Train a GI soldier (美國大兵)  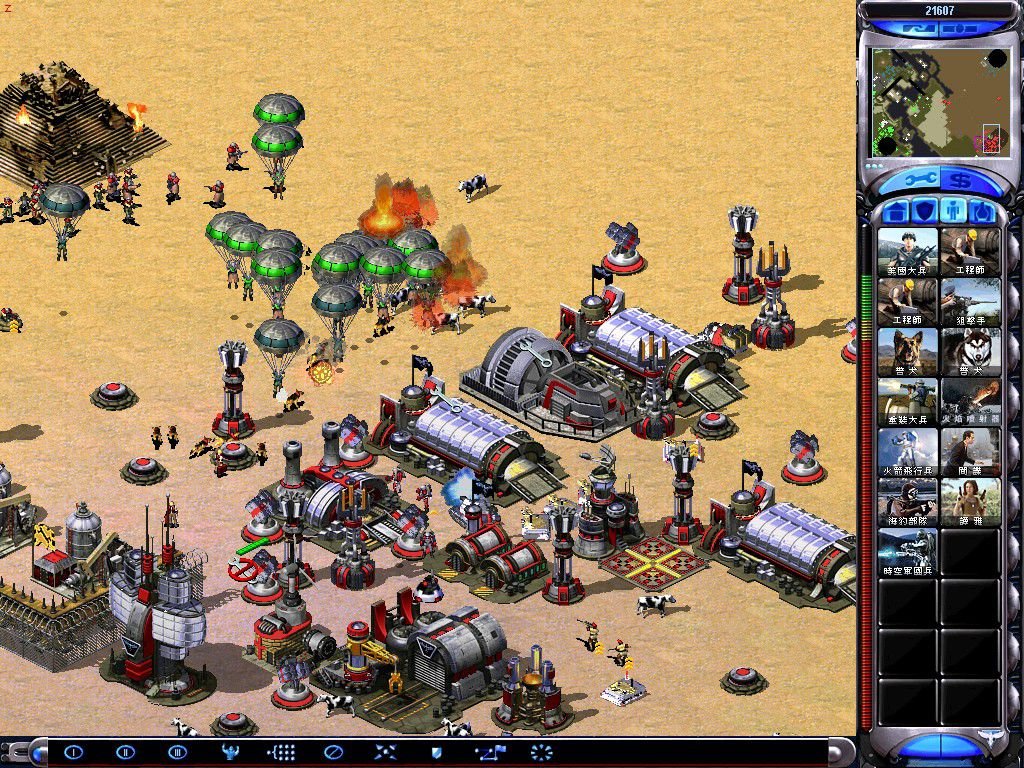coord(908,252)
